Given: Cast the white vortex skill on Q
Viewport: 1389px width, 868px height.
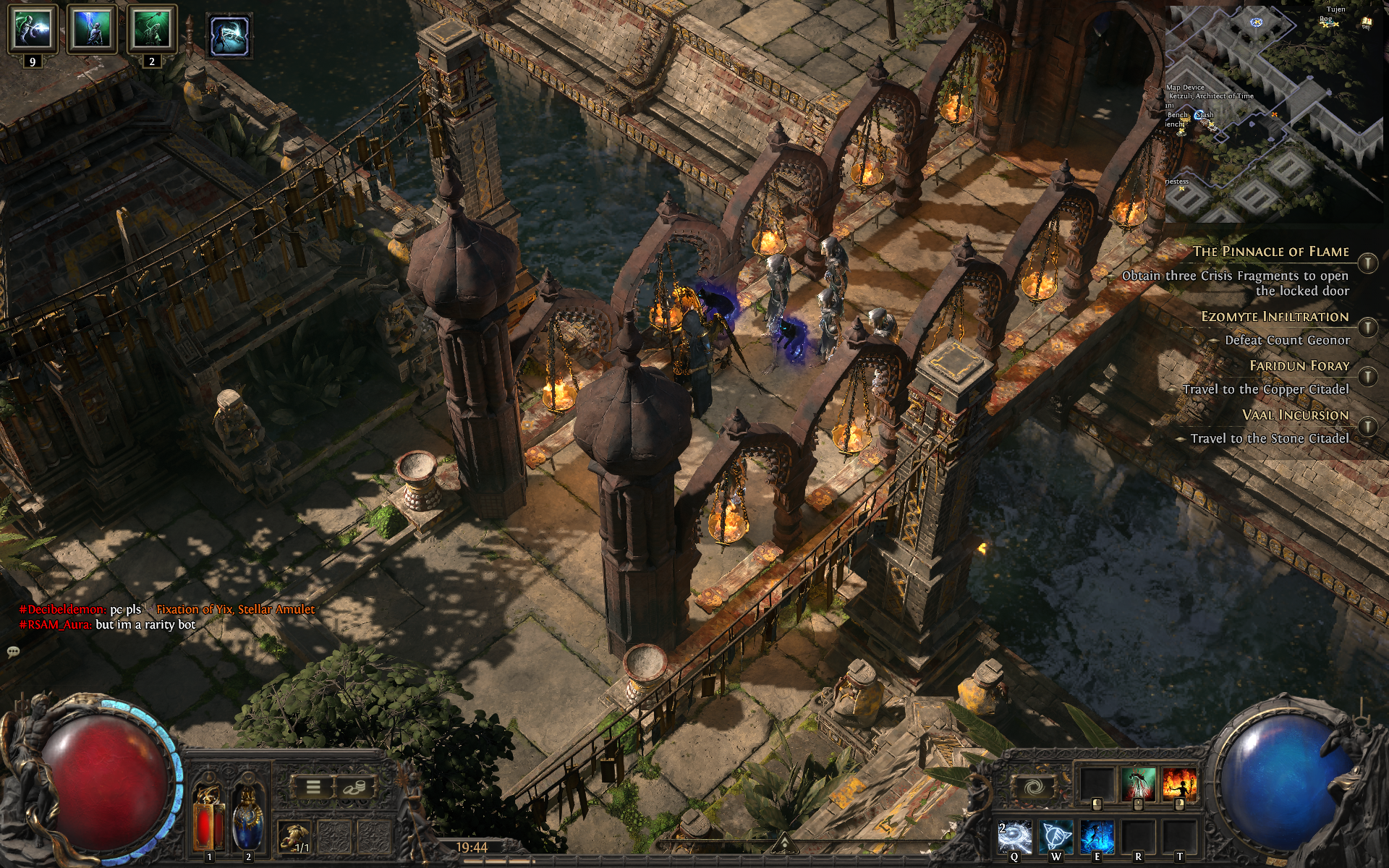Looking at the screenshot, I should [x=1015, y=837].
